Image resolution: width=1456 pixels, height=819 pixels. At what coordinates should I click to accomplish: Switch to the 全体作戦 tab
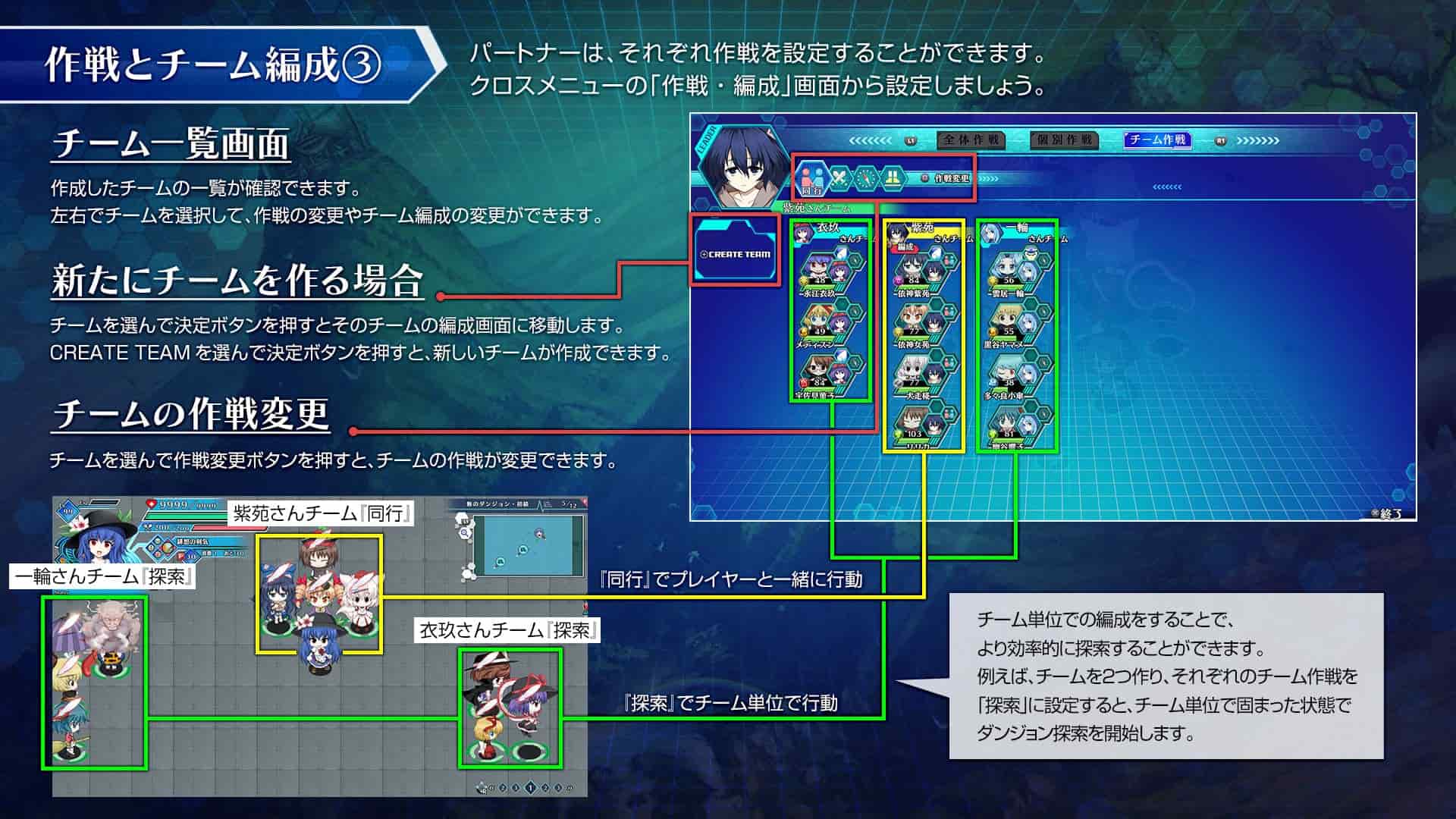(971, 140)
